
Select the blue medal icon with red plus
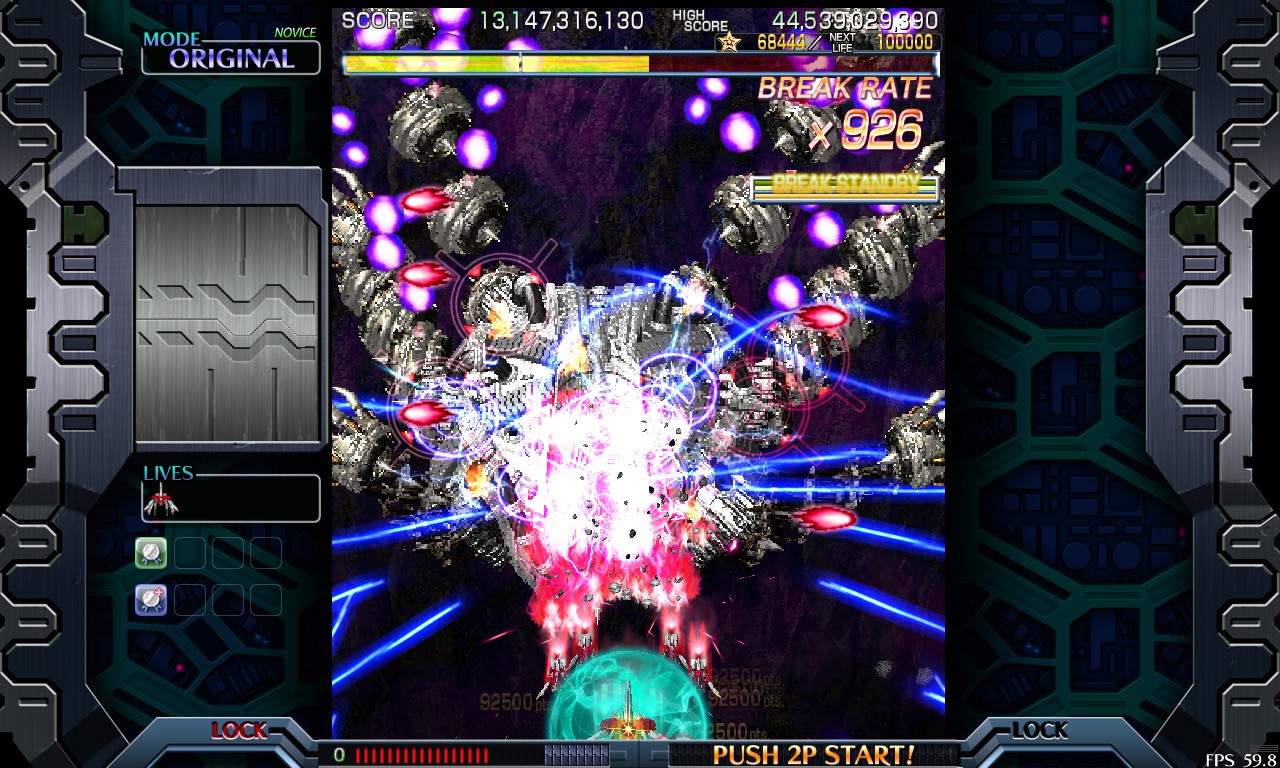(151, 599)
